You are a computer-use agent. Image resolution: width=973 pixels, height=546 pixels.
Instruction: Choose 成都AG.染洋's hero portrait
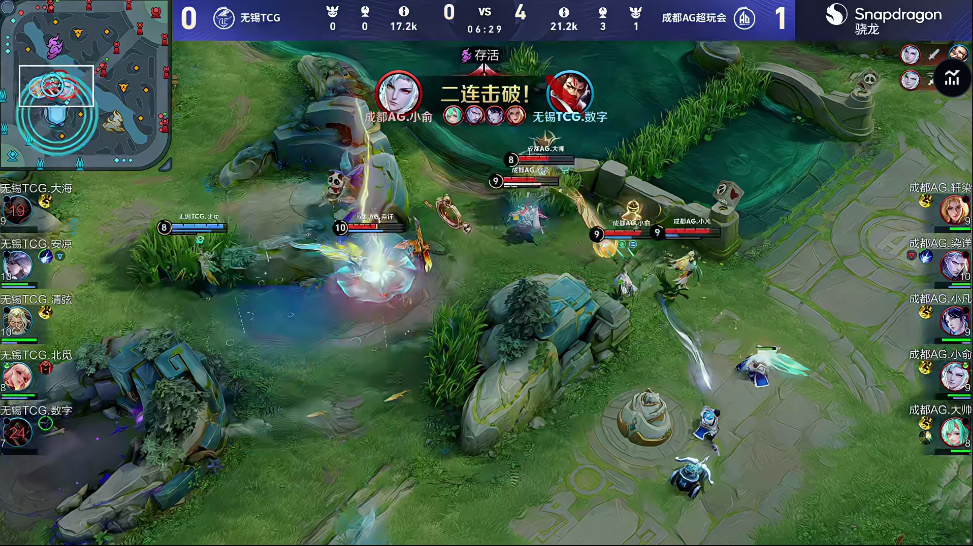954,265
